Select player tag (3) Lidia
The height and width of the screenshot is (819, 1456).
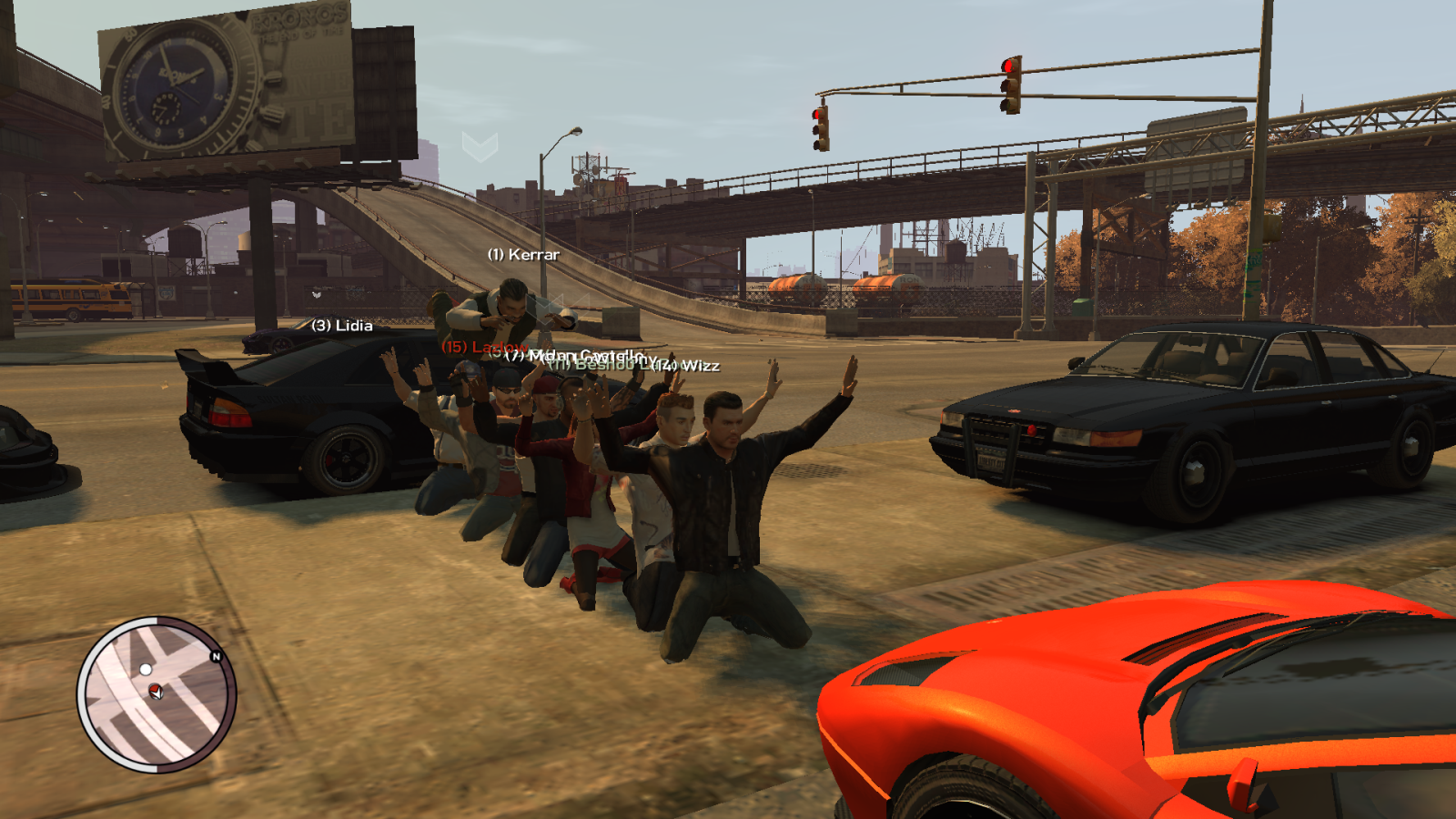[344, 326]
